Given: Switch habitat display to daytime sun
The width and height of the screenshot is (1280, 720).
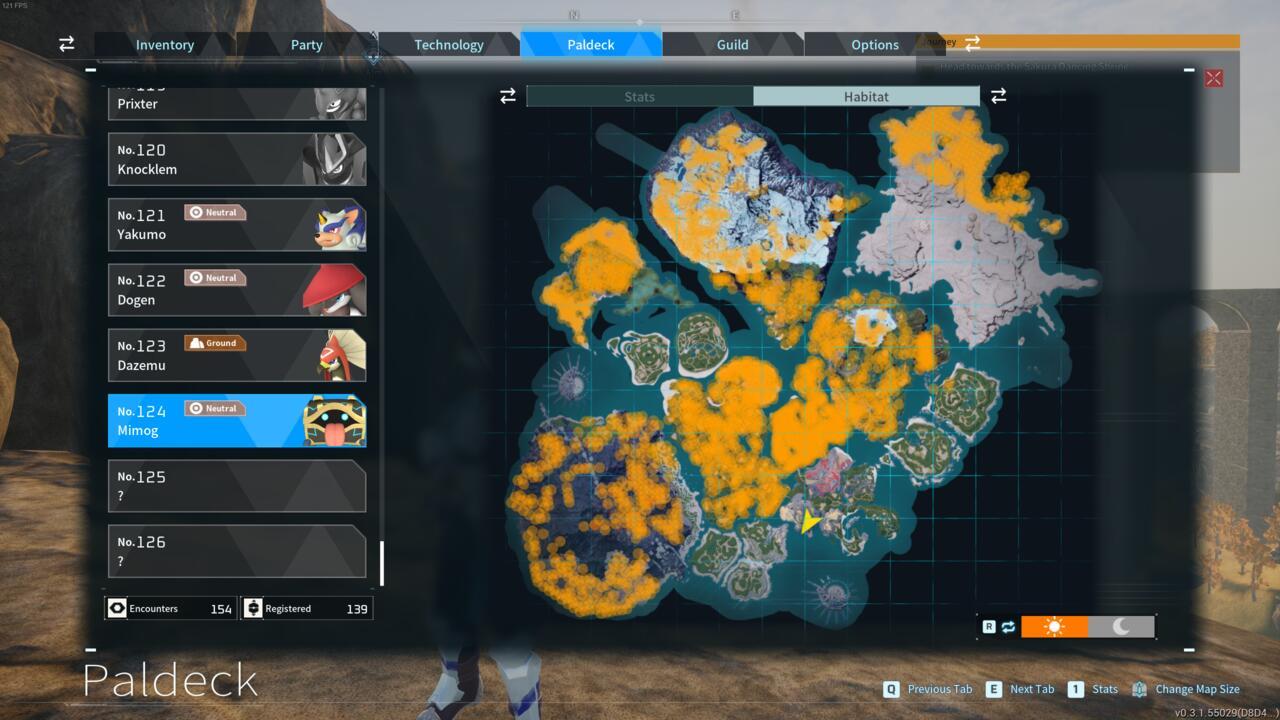Looking at the screenshot, I should pos(1055,626).
